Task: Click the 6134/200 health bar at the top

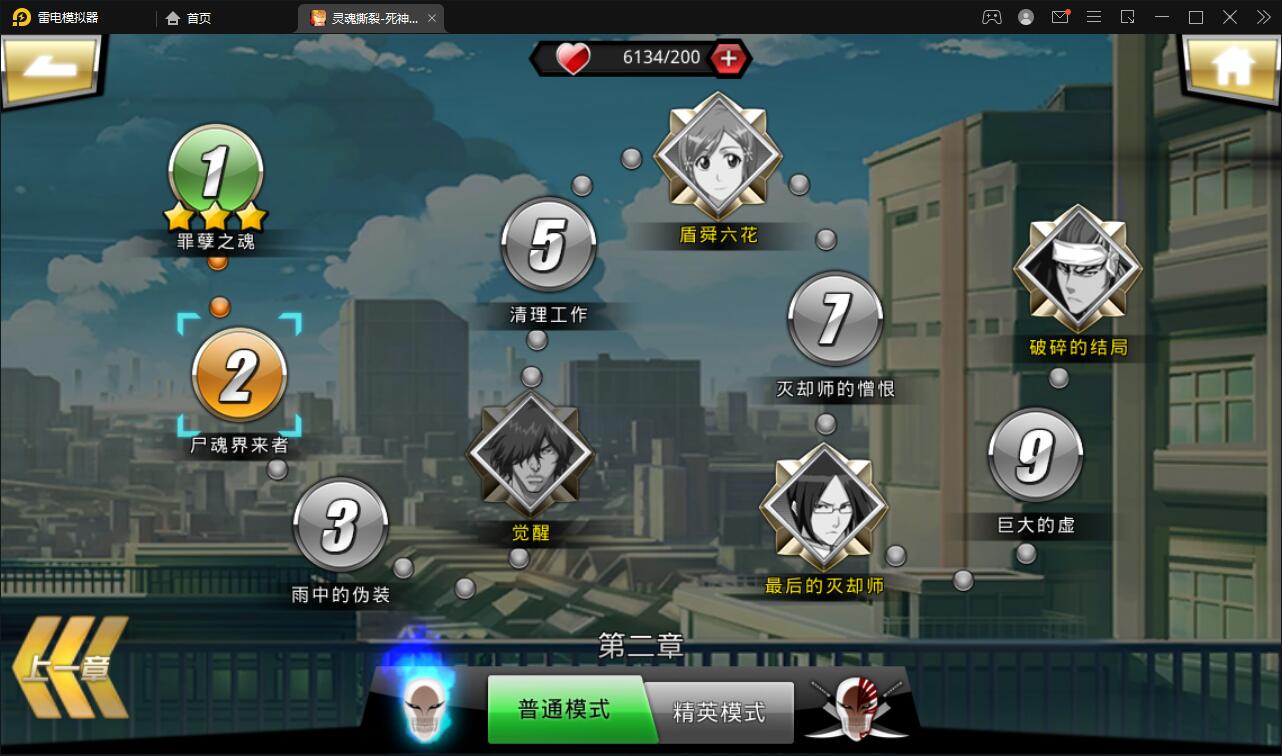Action: click(640, 58)
